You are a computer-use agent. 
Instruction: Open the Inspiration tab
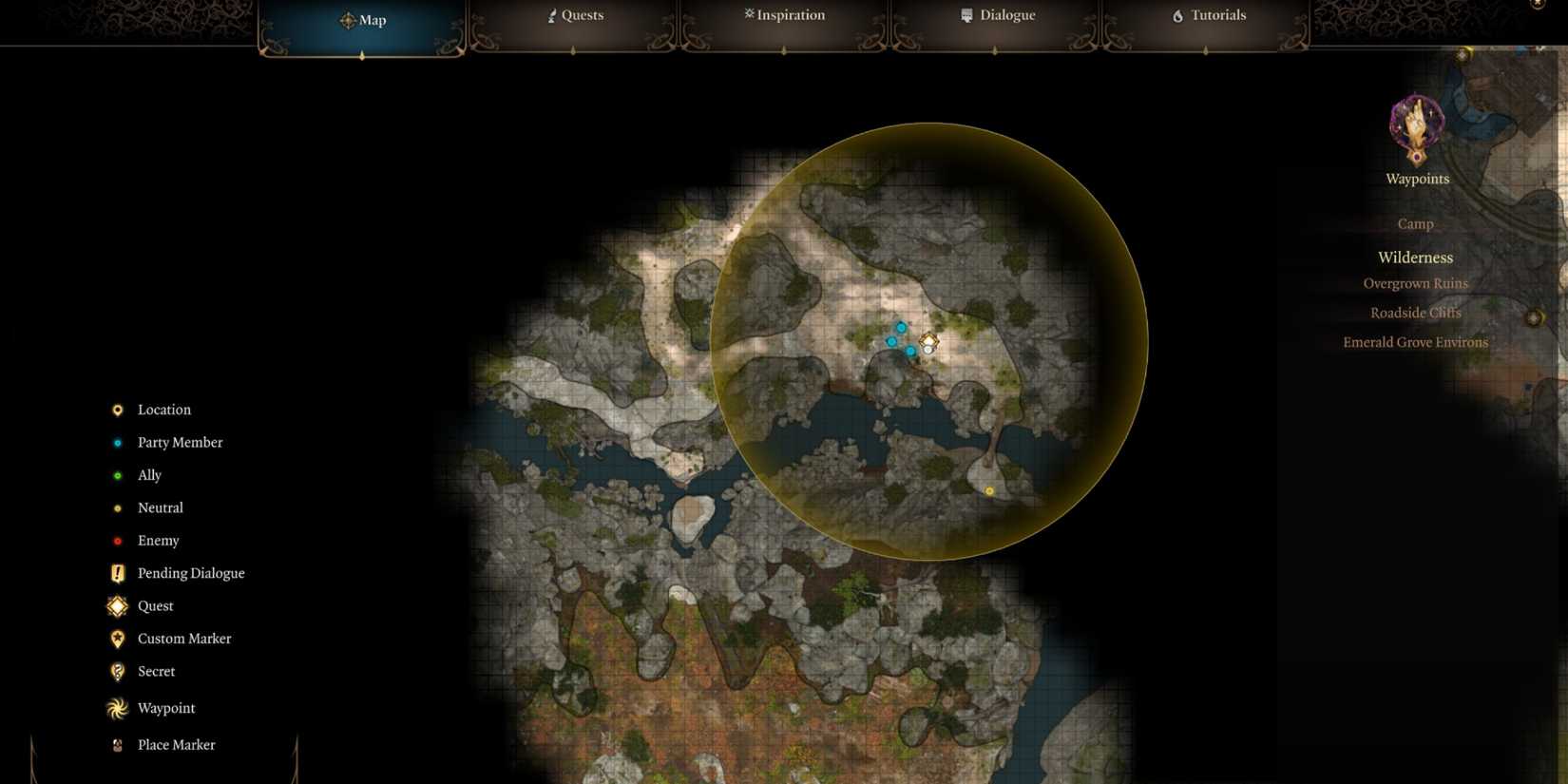[x=784, y=15]
